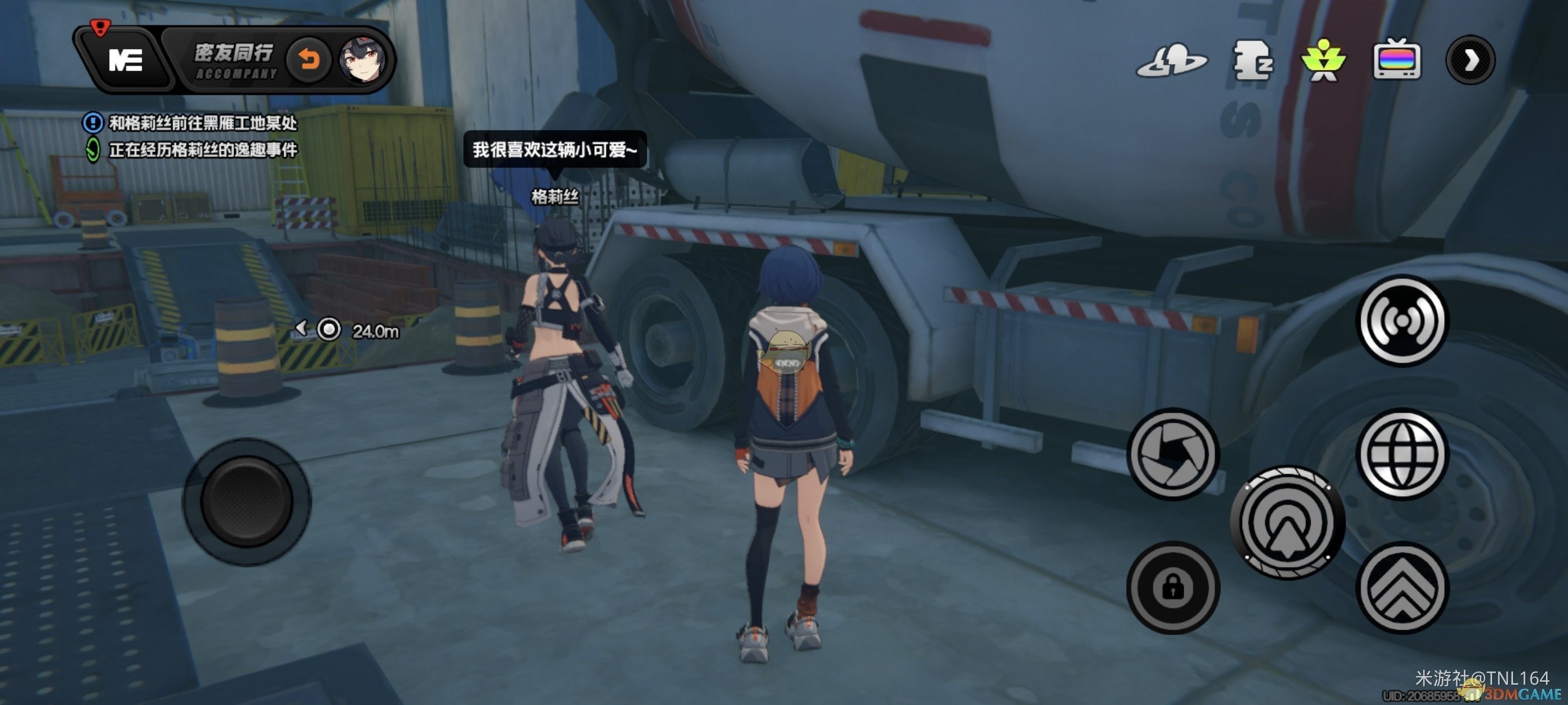
Task: Tap the virtual movement joystick
Action: [246, 502]
